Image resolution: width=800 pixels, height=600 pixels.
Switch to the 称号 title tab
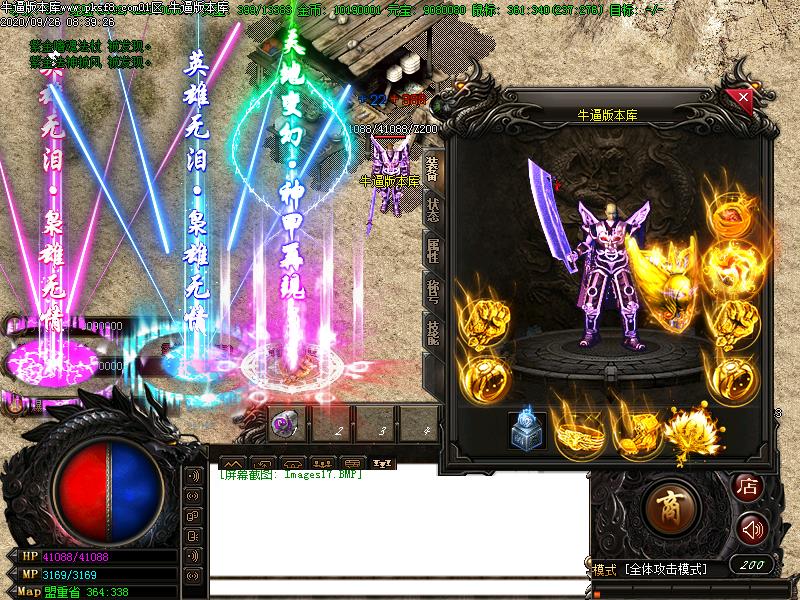[x=433, y=291]
